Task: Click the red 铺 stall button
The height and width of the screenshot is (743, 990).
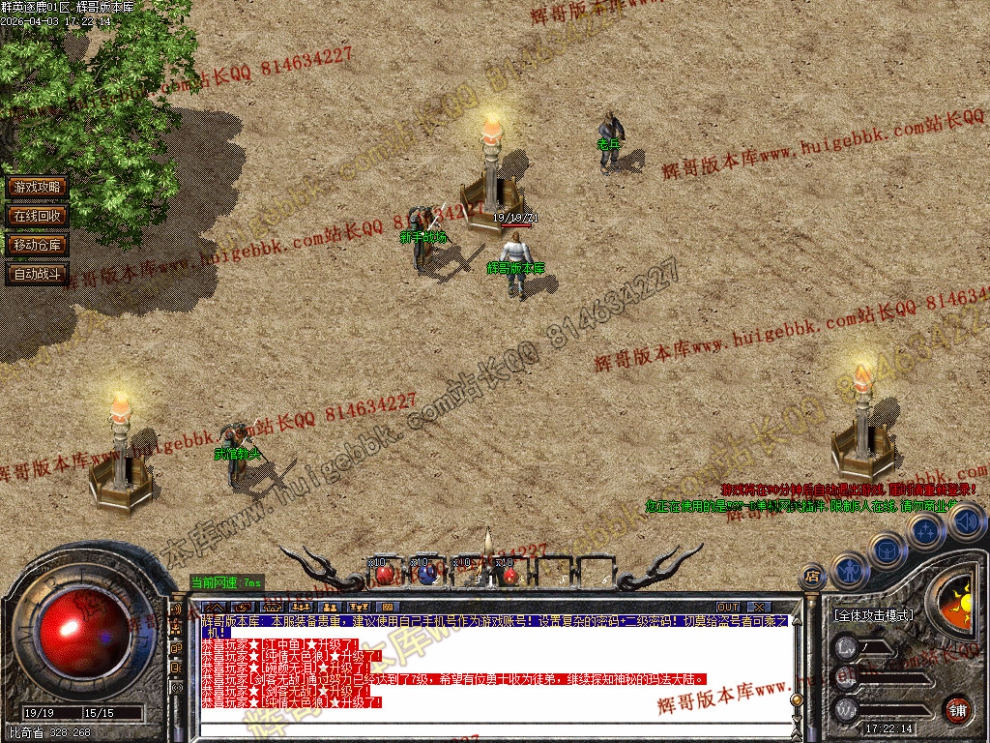Action: click(x=958, y=709)
